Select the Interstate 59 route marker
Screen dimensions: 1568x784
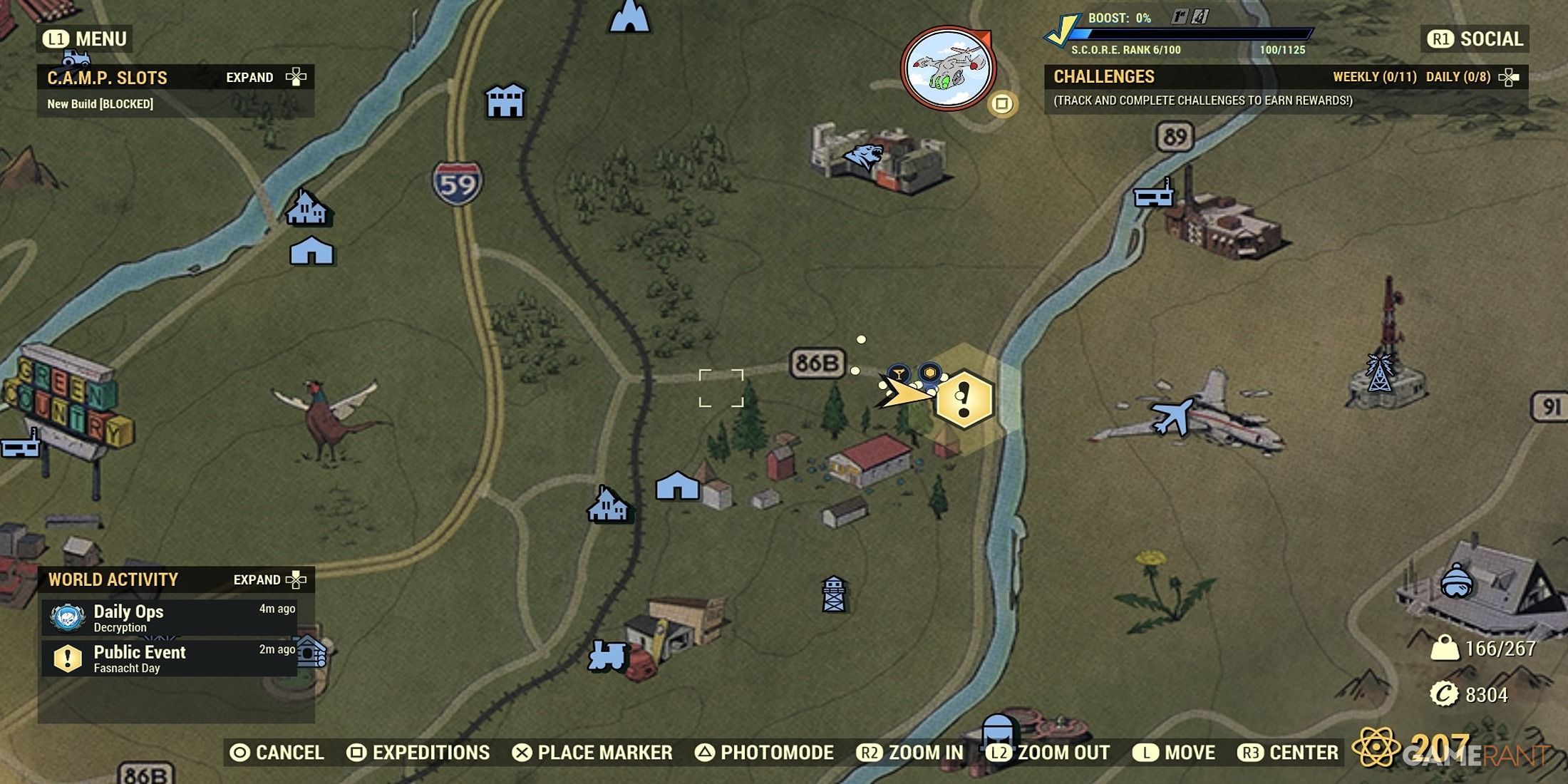(457, 184)
